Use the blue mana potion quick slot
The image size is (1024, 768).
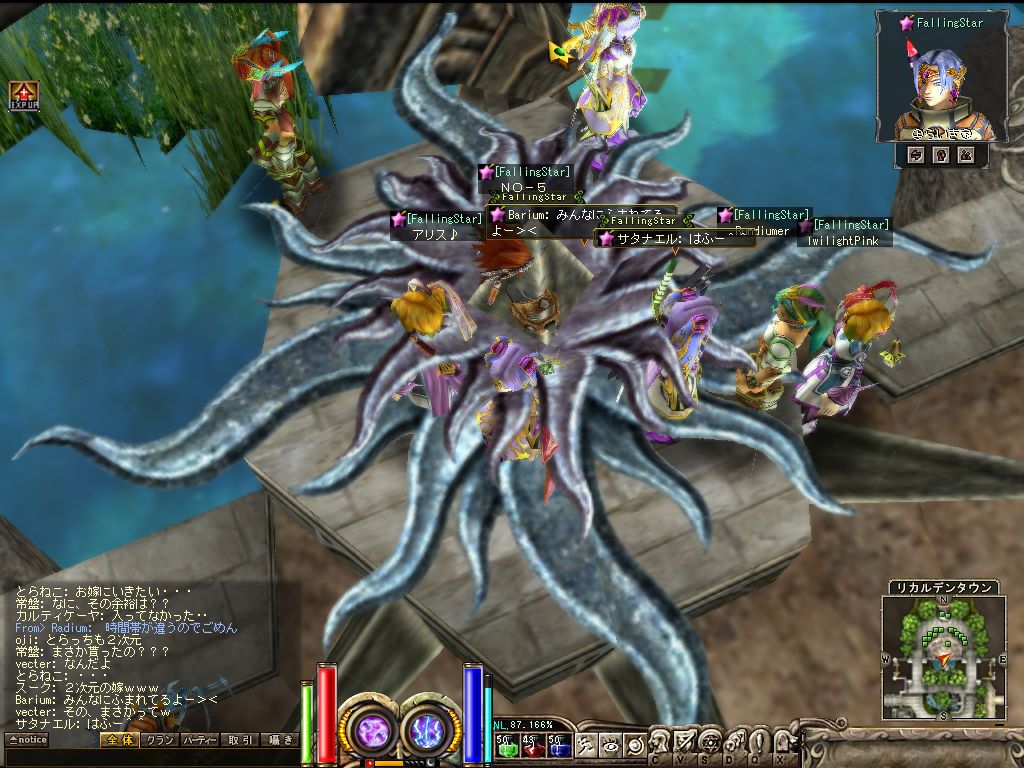point(559,745)
